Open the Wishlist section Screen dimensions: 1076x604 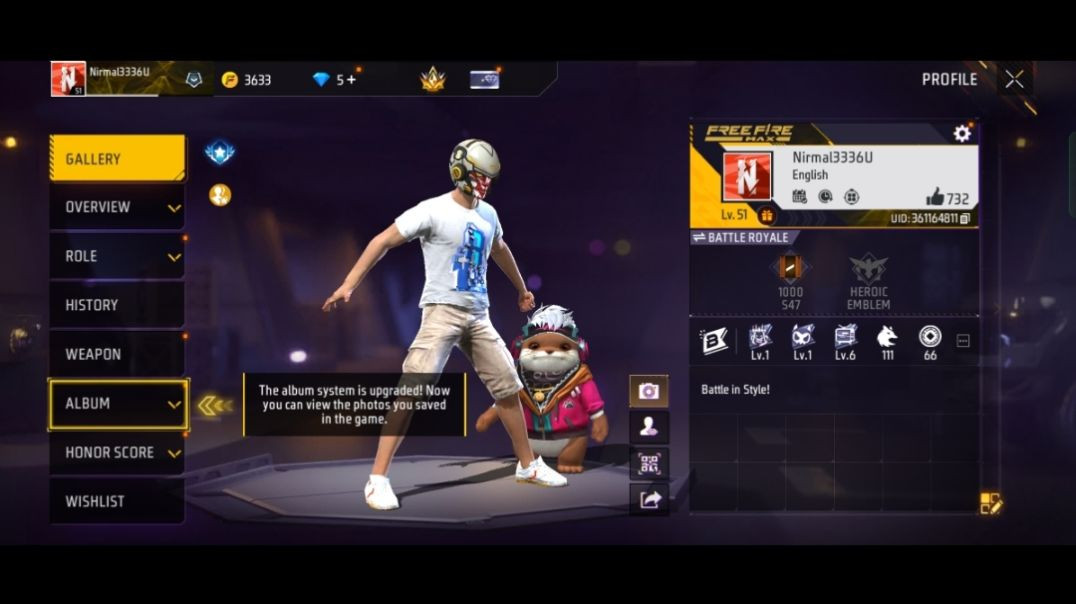(117, 501)
